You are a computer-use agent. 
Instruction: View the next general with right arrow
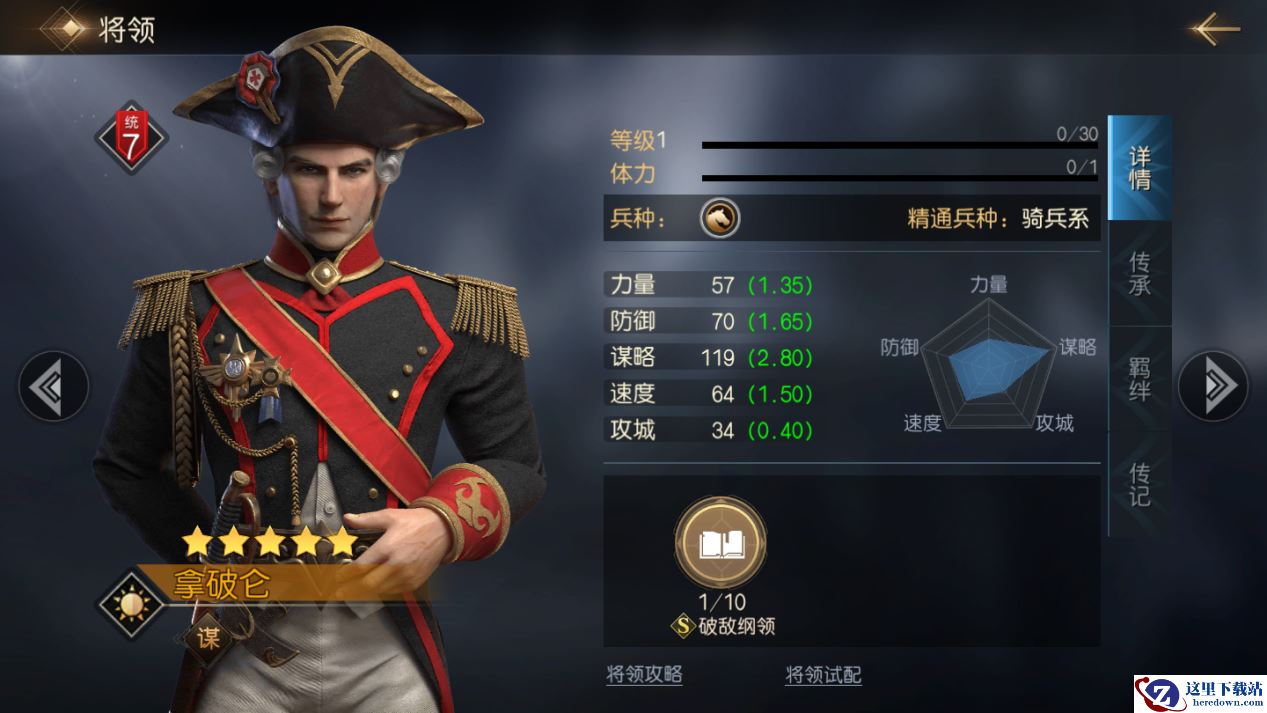pos(1212,385)
